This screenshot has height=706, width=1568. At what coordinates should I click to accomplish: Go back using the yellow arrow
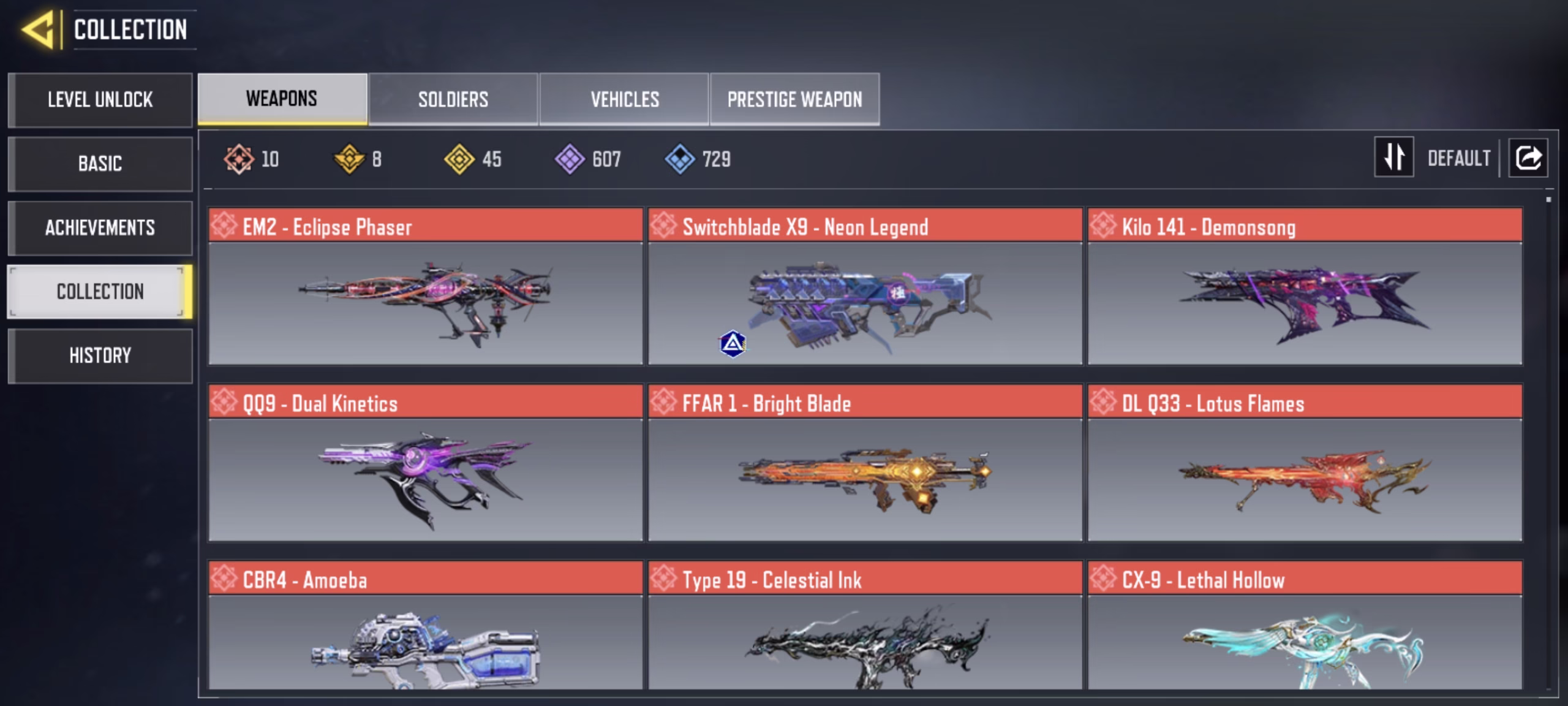point(39,29)
